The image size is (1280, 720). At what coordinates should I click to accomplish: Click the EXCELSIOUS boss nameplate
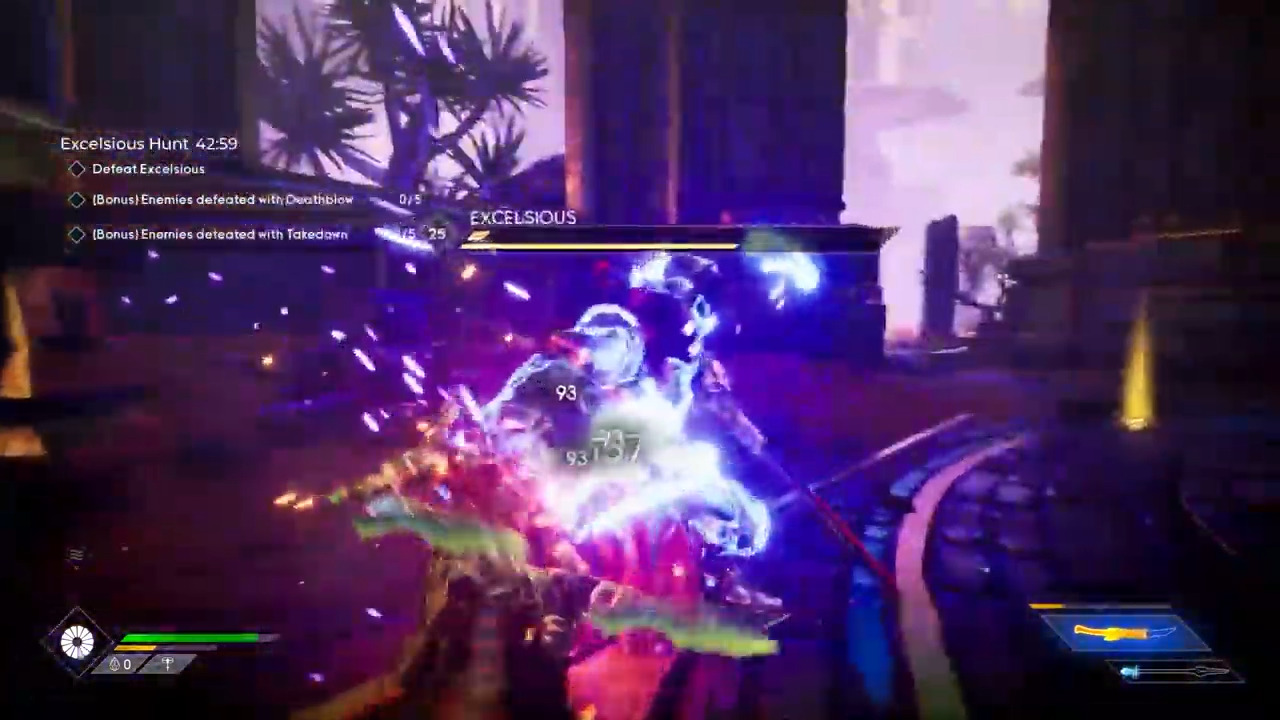coord(522,217)
